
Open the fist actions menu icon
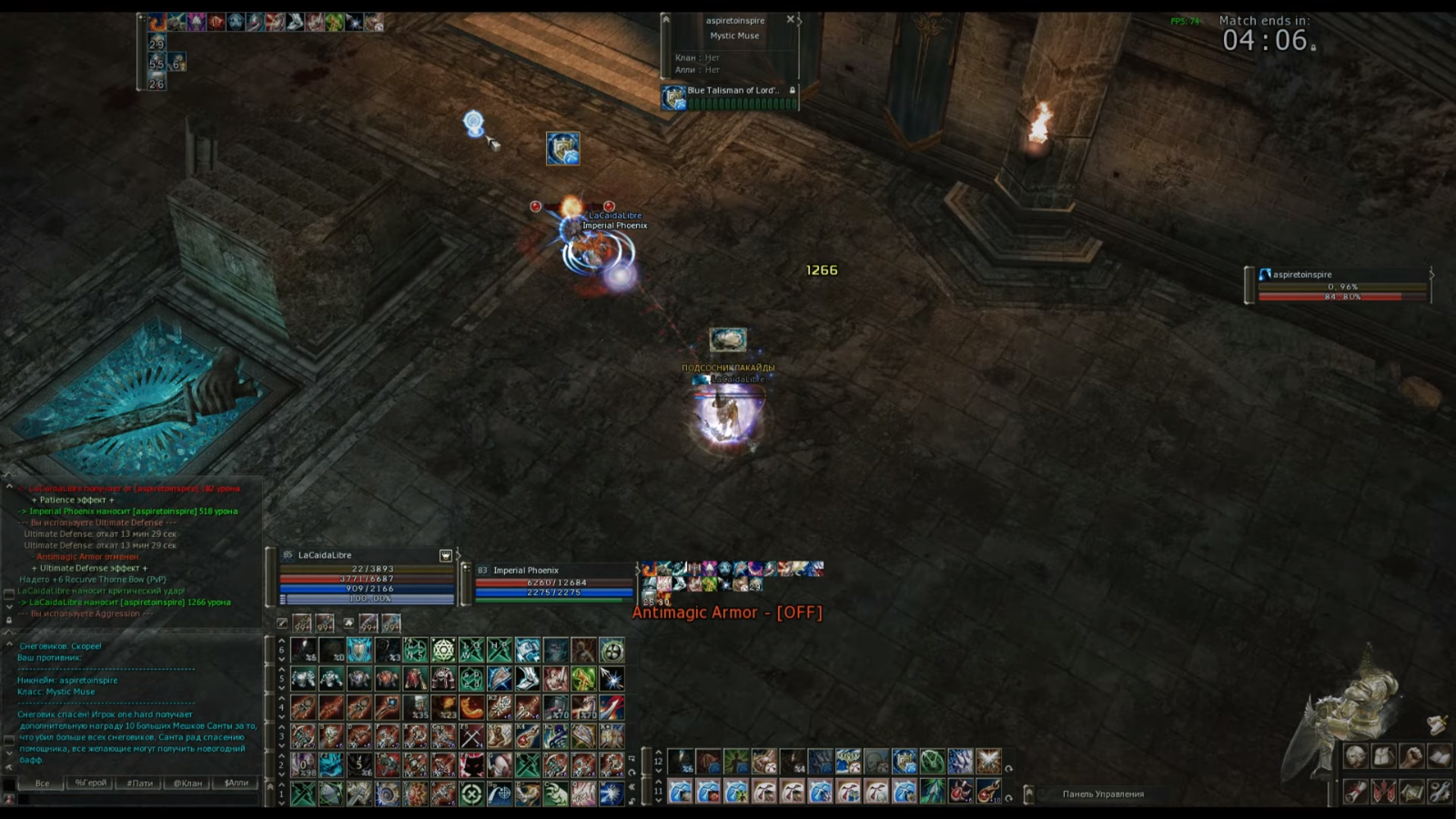pyautogui.click(x=1411, y=757)
